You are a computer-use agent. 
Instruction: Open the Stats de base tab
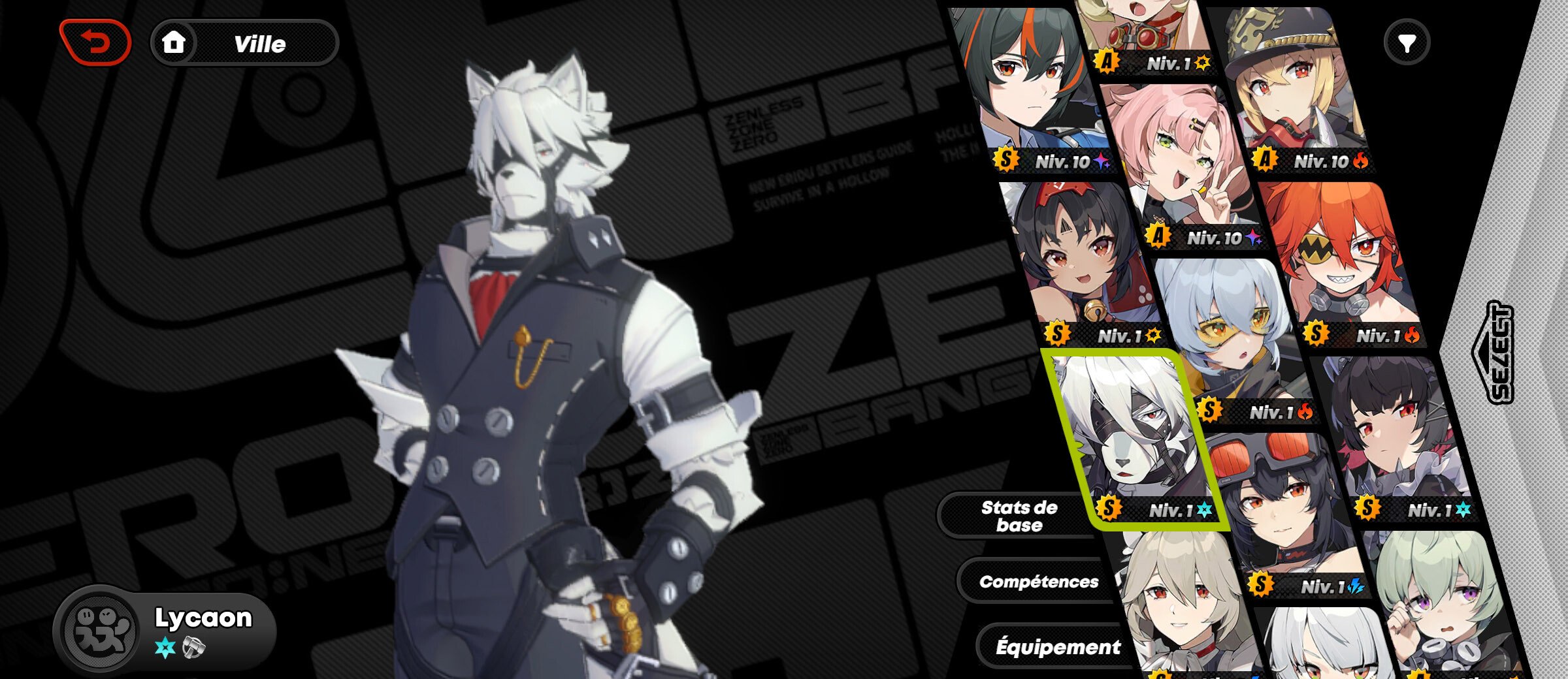point(1019,516)
